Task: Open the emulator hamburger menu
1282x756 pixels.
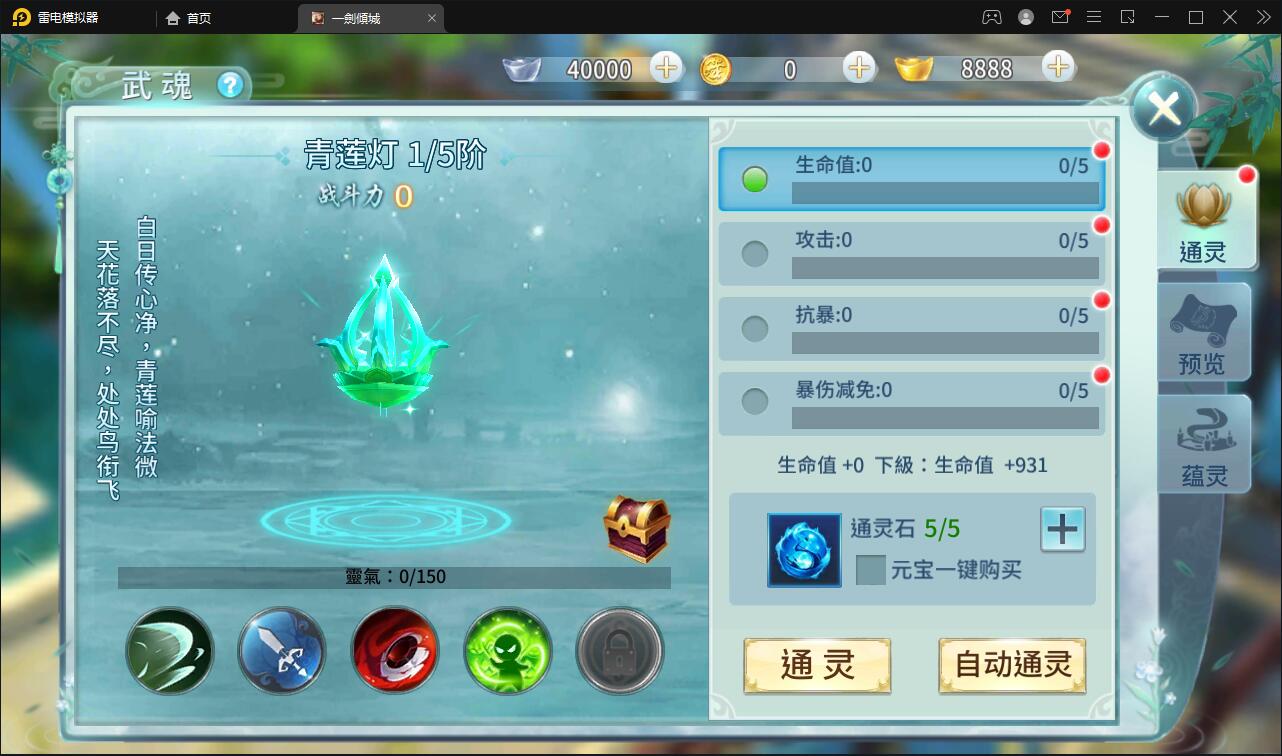Action: [1093, 17]
